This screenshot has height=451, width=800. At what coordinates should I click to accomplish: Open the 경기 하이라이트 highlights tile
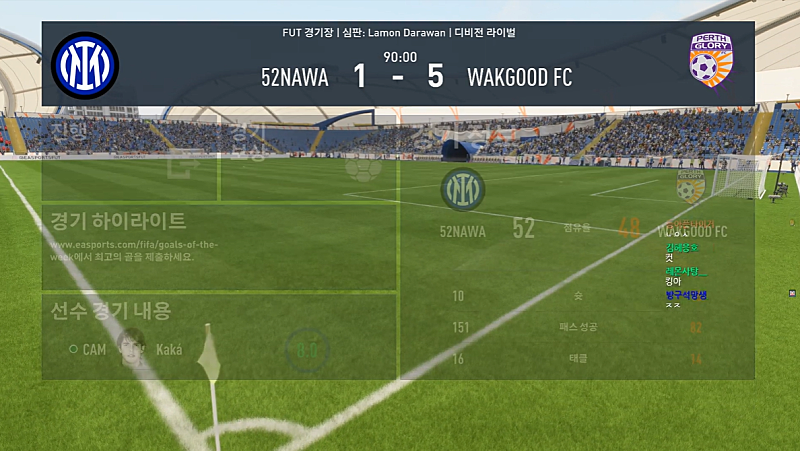[x=219, y=247]
